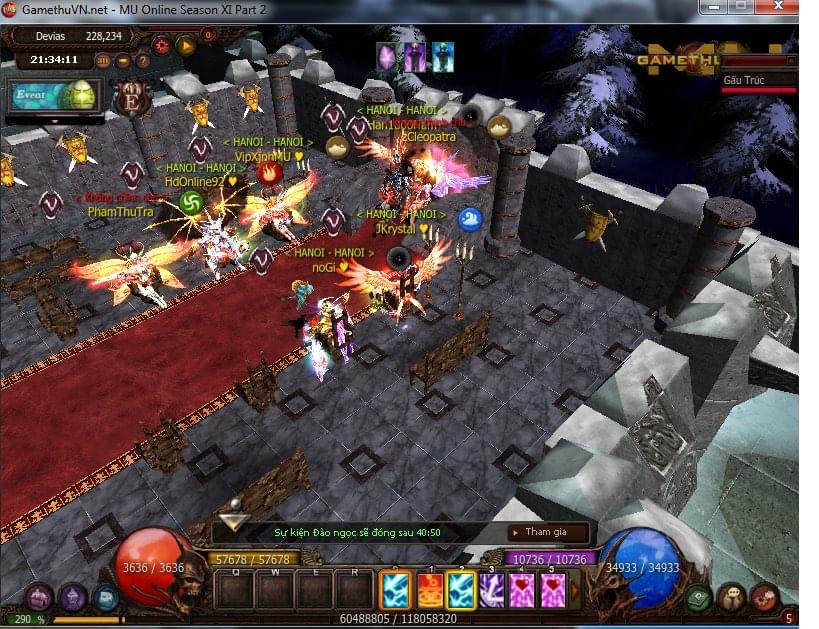
Task: Open the purple chest inventory icon
Action: tap(38, 597)
